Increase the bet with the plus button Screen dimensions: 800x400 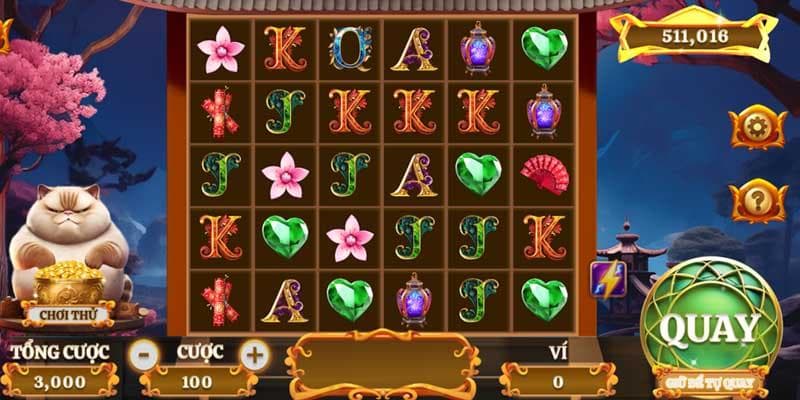255,353
